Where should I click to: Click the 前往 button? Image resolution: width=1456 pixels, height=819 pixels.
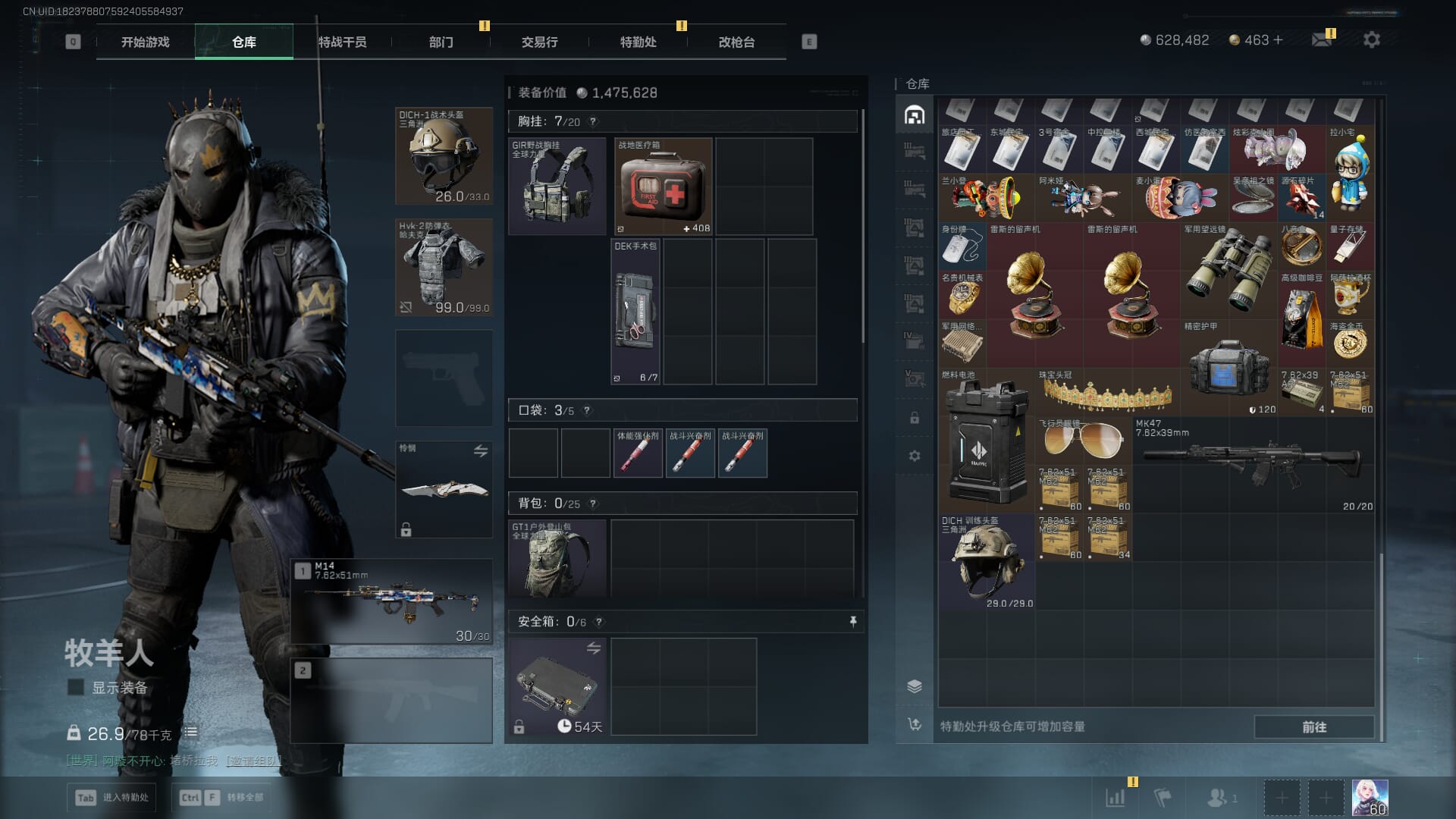click(1313, 726)
